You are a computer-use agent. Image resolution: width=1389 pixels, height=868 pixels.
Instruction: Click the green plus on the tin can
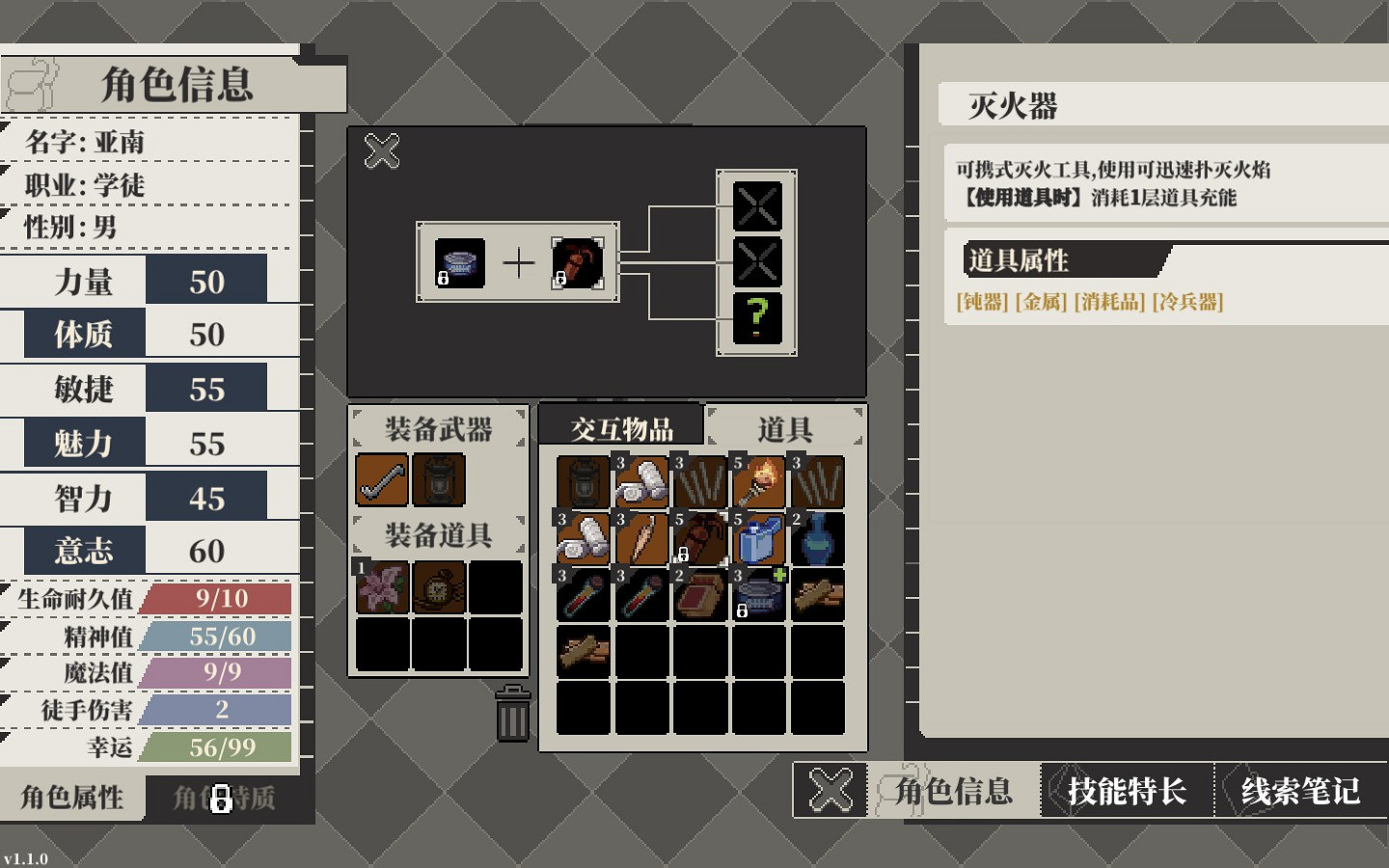pos(779,575)
